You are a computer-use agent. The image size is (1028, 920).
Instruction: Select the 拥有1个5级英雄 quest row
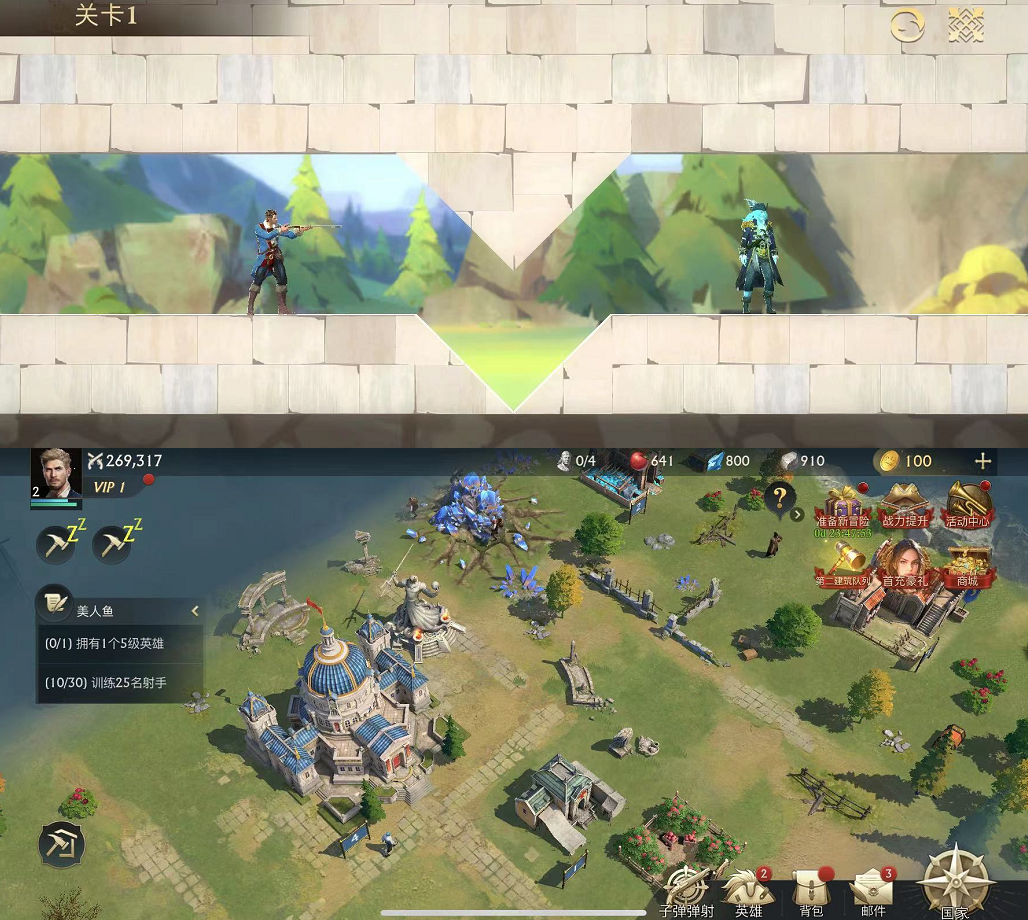[x=120, y=643]
